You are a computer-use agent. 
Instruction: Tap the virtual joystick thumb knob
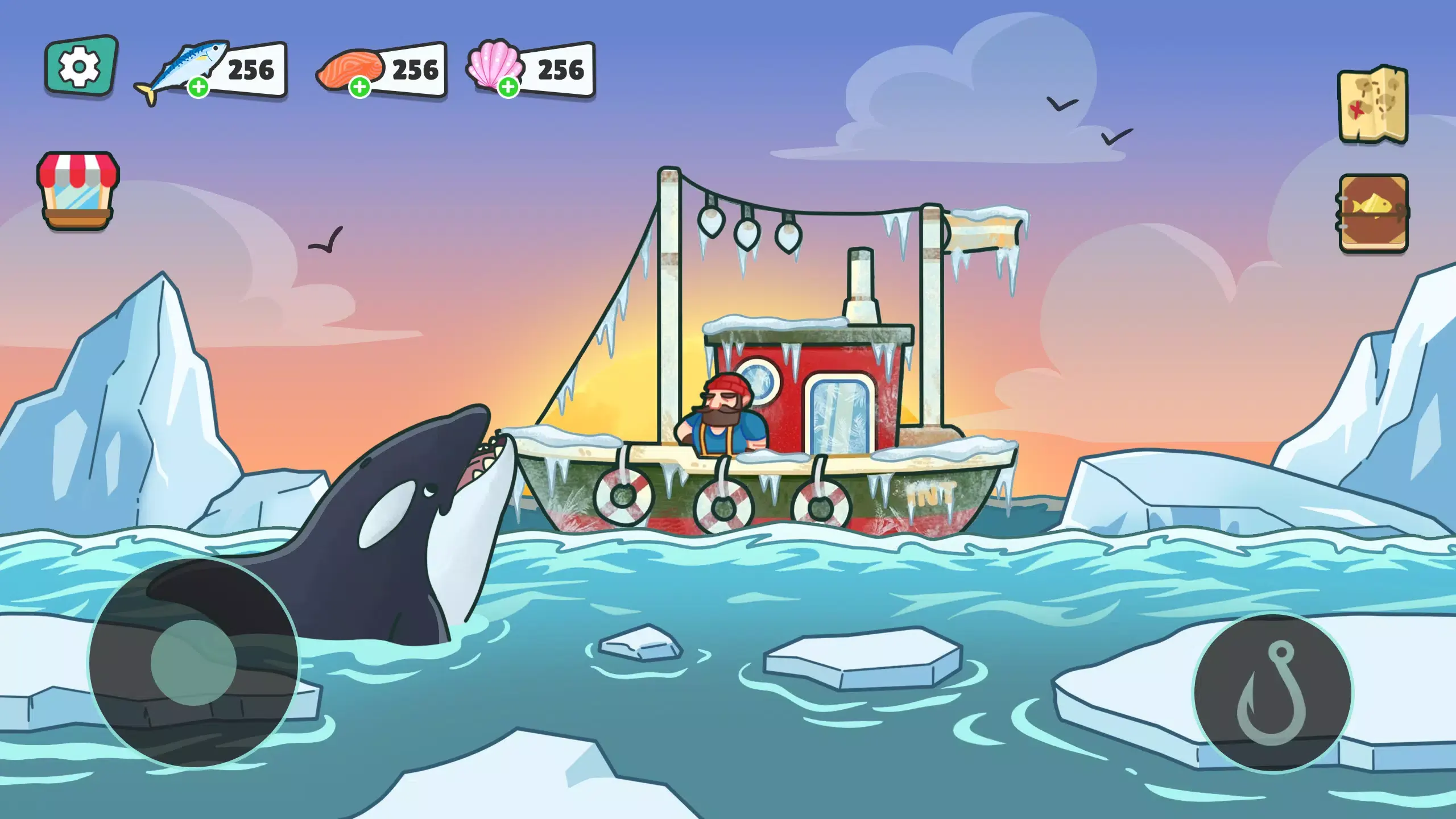pos(193,663)
